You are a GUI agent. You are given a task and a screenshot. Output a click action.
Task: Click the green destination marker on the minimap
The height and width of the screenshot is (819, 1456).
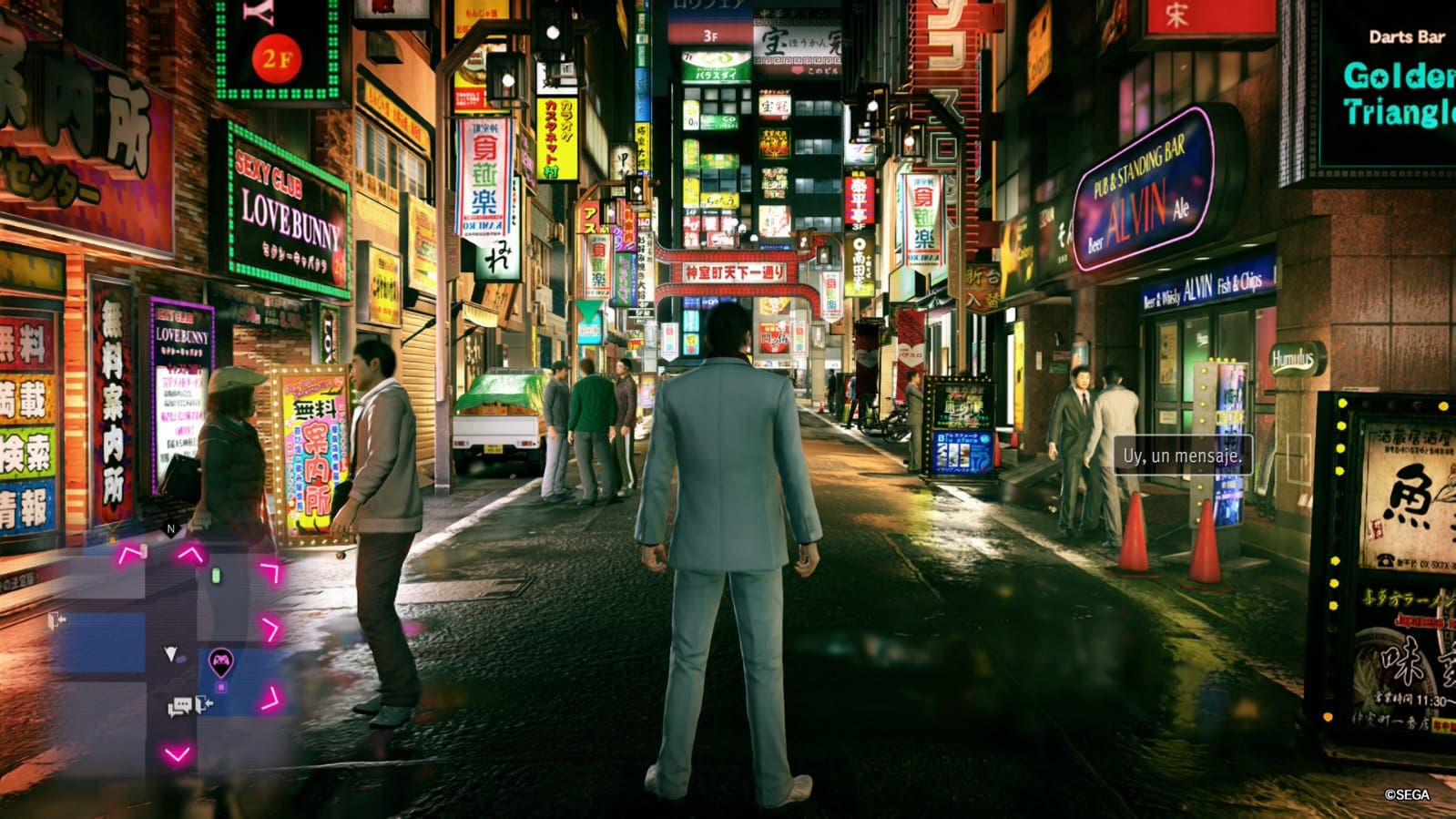pos(216,576)
